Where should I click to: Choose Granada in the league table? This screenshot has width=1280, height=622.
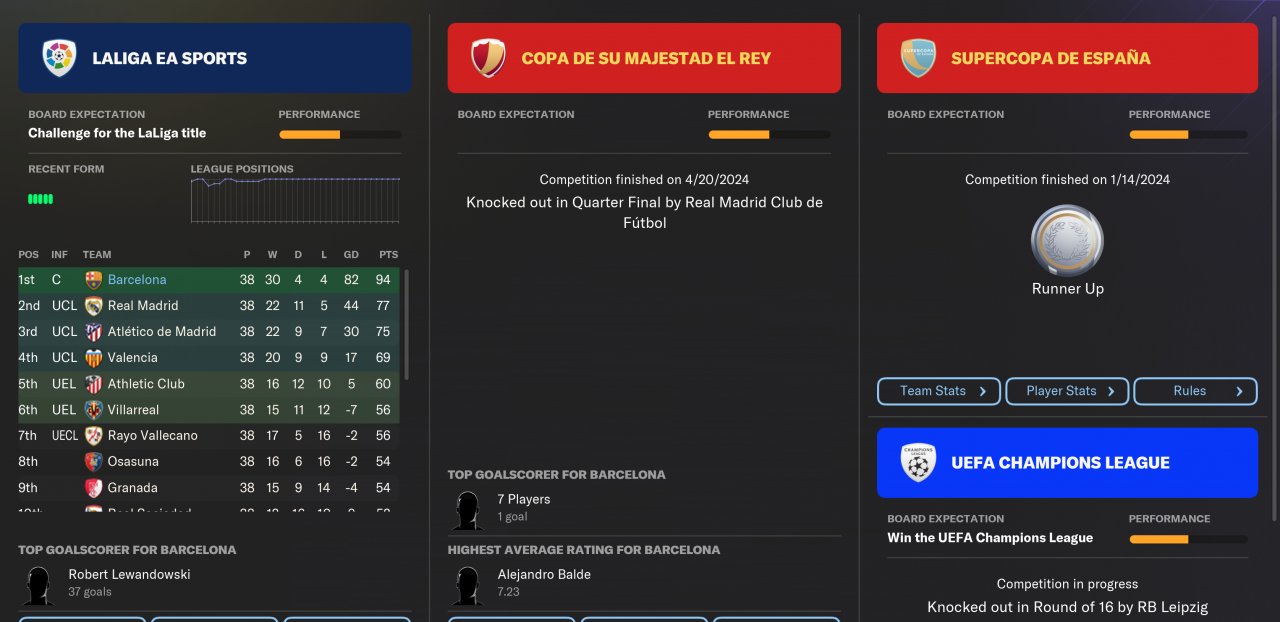(x=133, y=488)
